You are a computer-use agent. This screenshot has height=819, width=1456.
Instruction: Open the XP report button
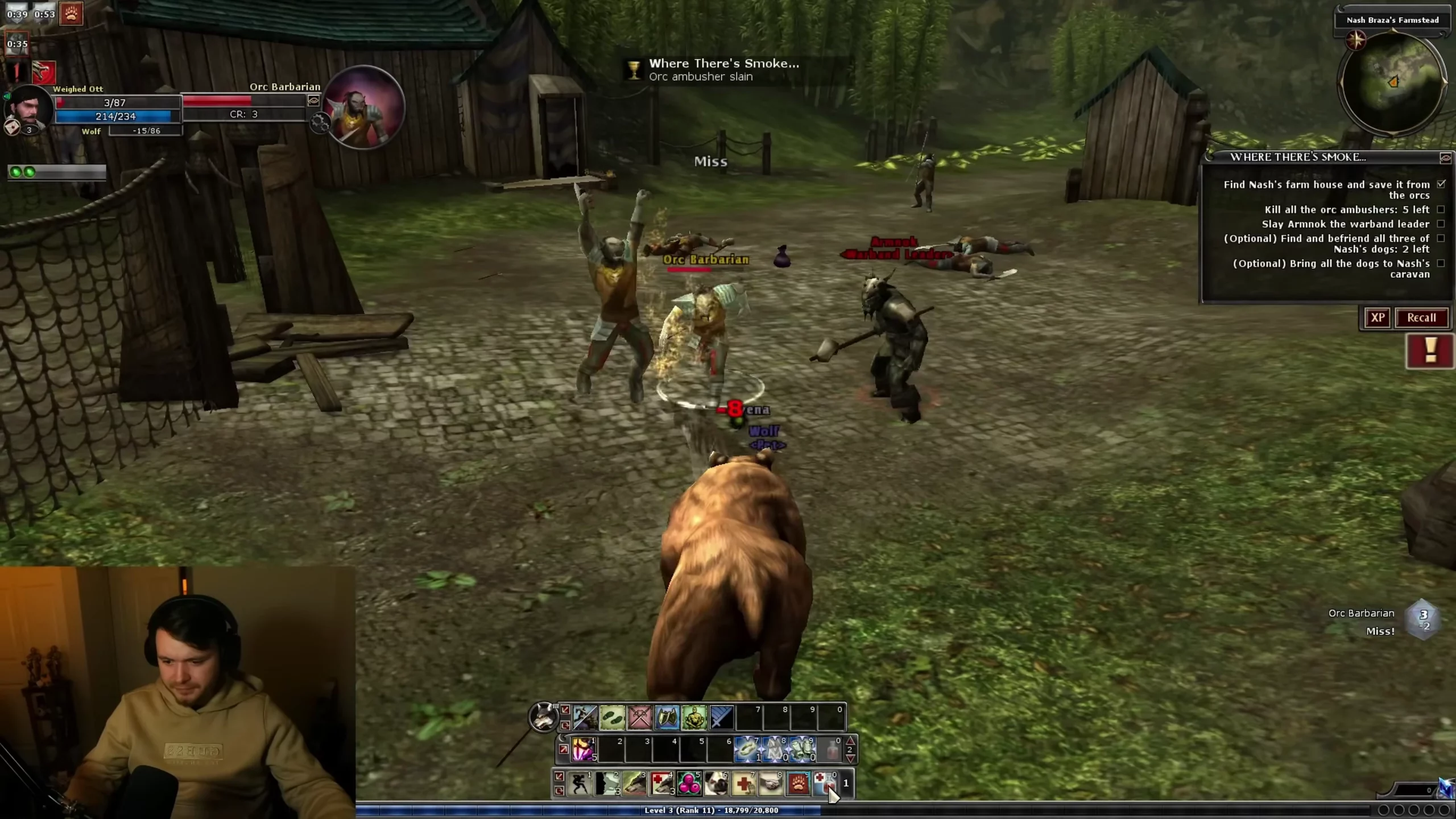(1377, 318)
